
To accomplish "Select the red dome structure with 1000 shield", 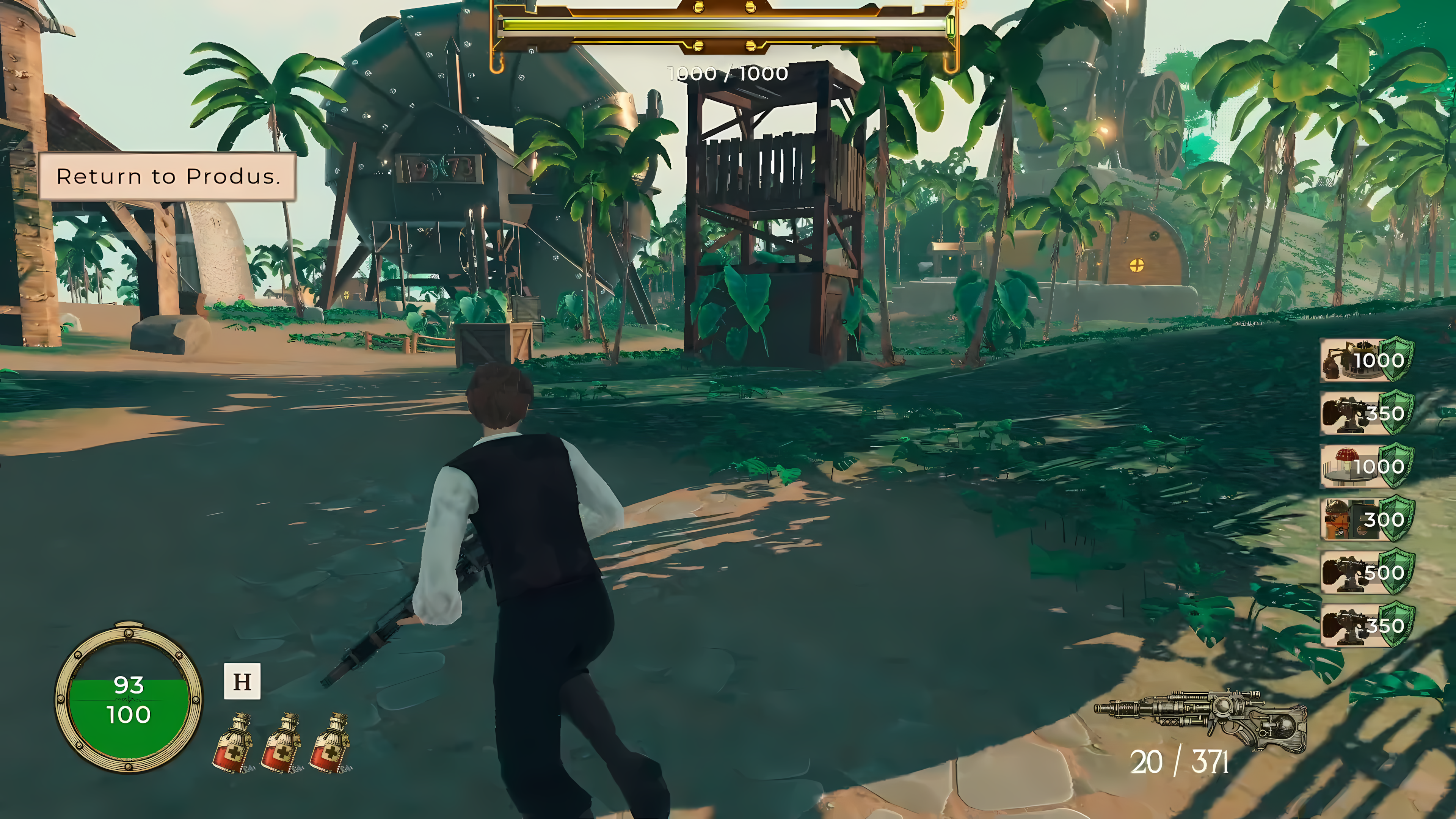I will click(1365, 466).
